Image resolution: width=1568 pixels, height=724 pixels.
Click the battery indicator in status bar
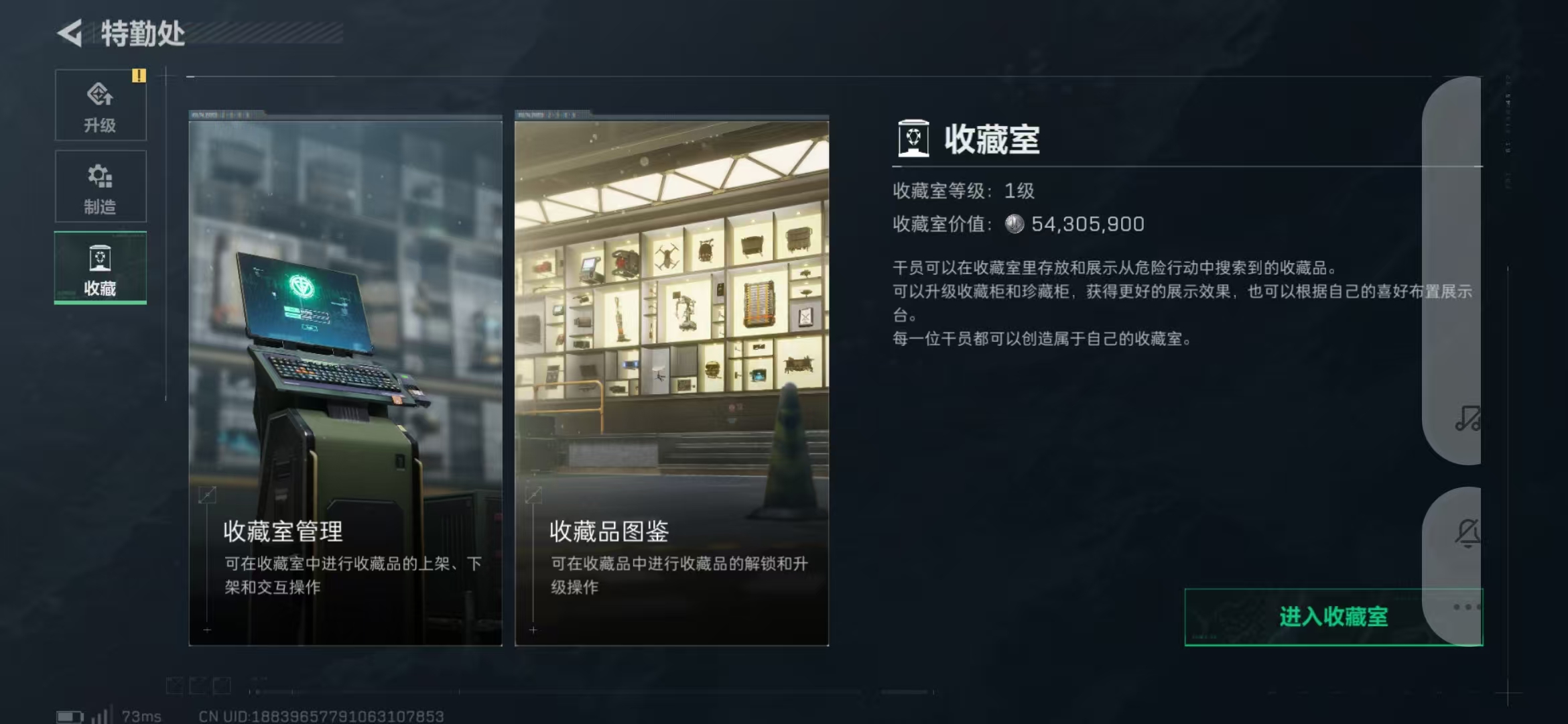coord(69,717)
